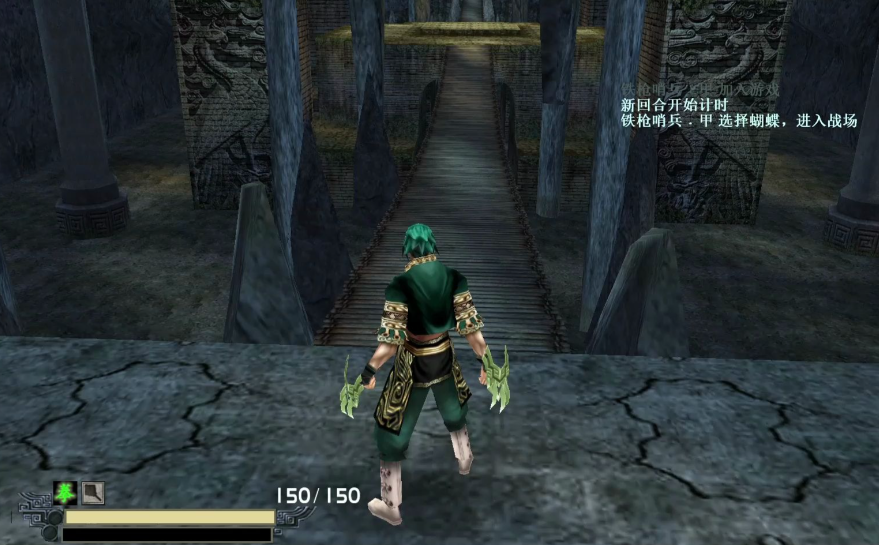Select the gray blade weapon icon
Screen dimensions: 879x545
pyautogui.click(x=93, y=493)
